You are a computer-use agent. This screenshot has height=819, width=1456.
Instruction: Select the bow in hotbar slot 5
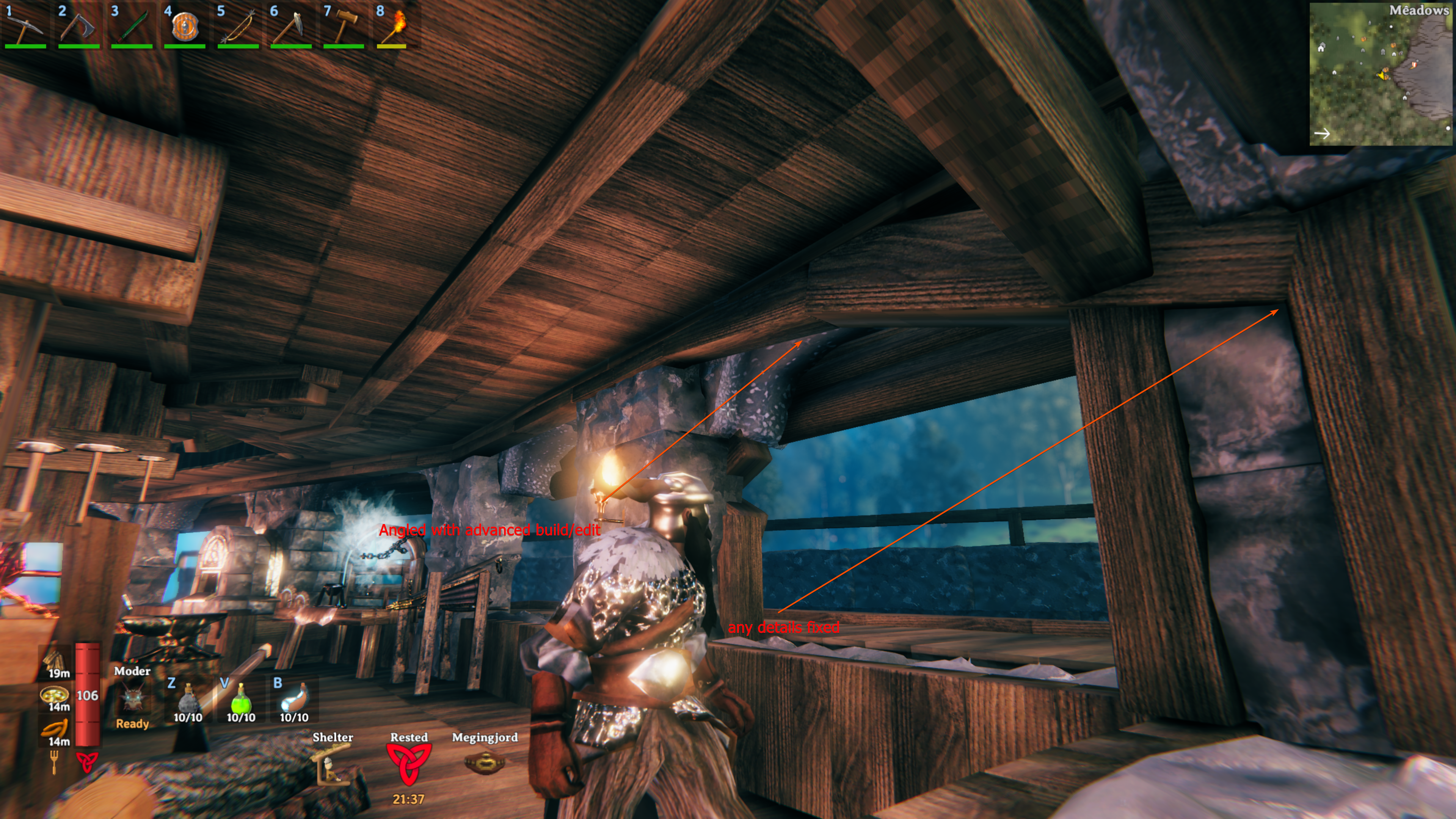(x=238, y=26)
